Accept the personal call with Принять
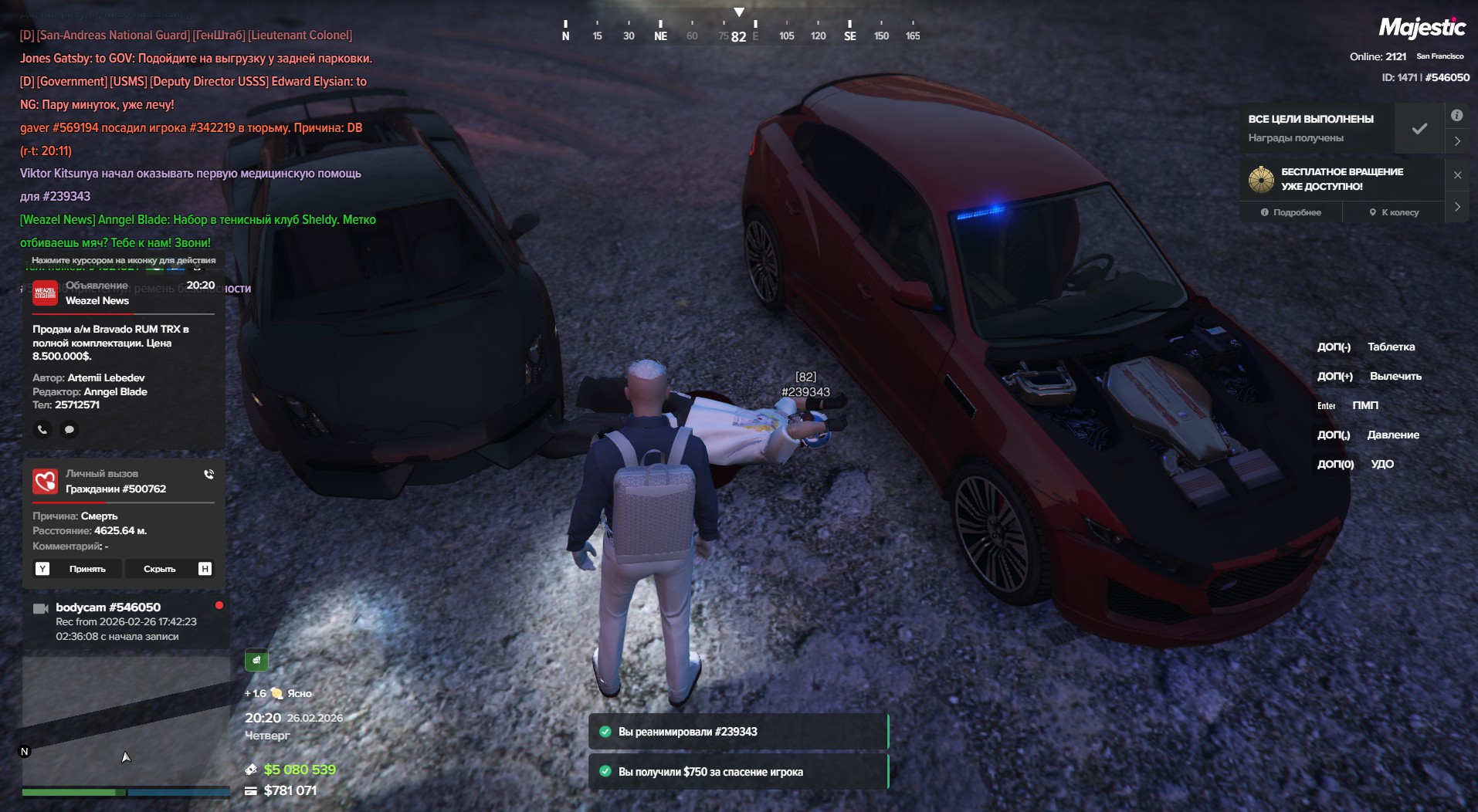Viewport: 1478px width, 812px height. 86,569
